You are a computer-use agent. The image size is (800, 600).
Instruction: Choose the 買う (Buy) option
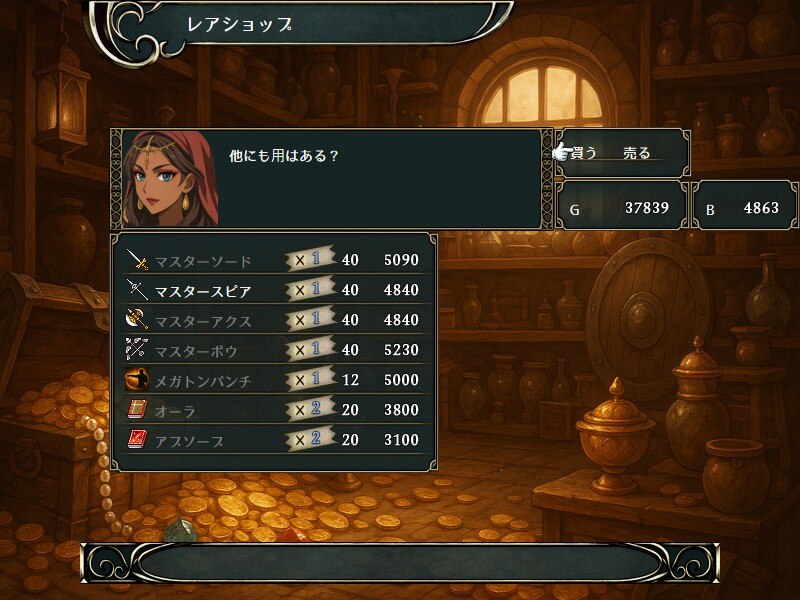click(x=584, y=153)
